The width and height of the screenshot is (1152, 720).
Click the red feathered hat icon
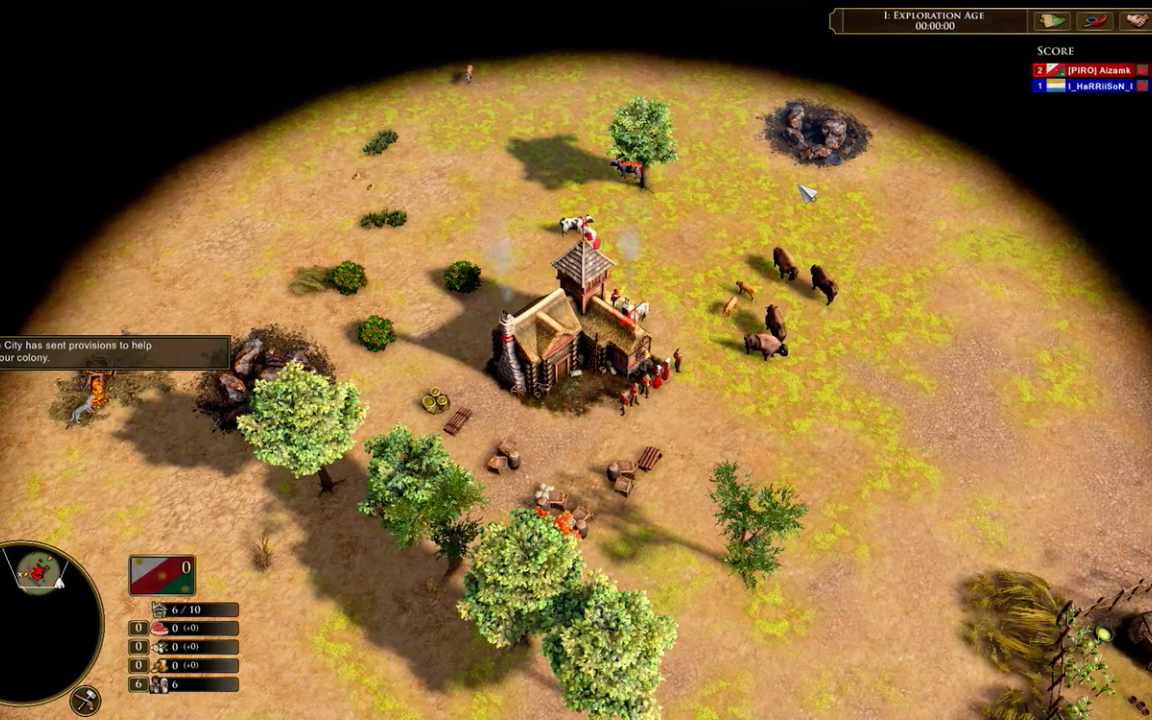click(x=1096, y=20)
